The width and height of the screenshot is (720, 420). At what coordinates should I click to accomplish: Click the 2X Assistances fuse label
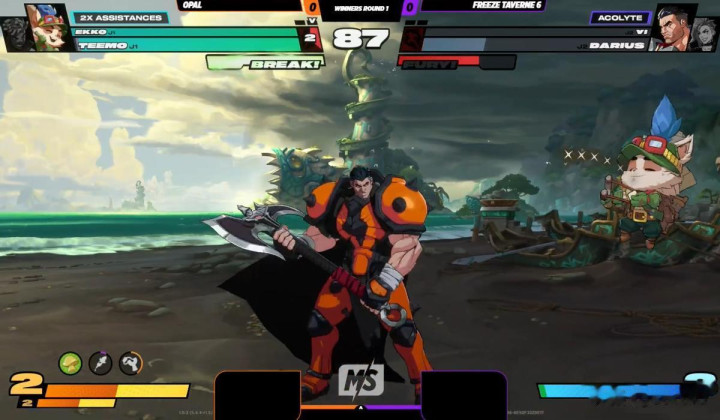point(120,17)
